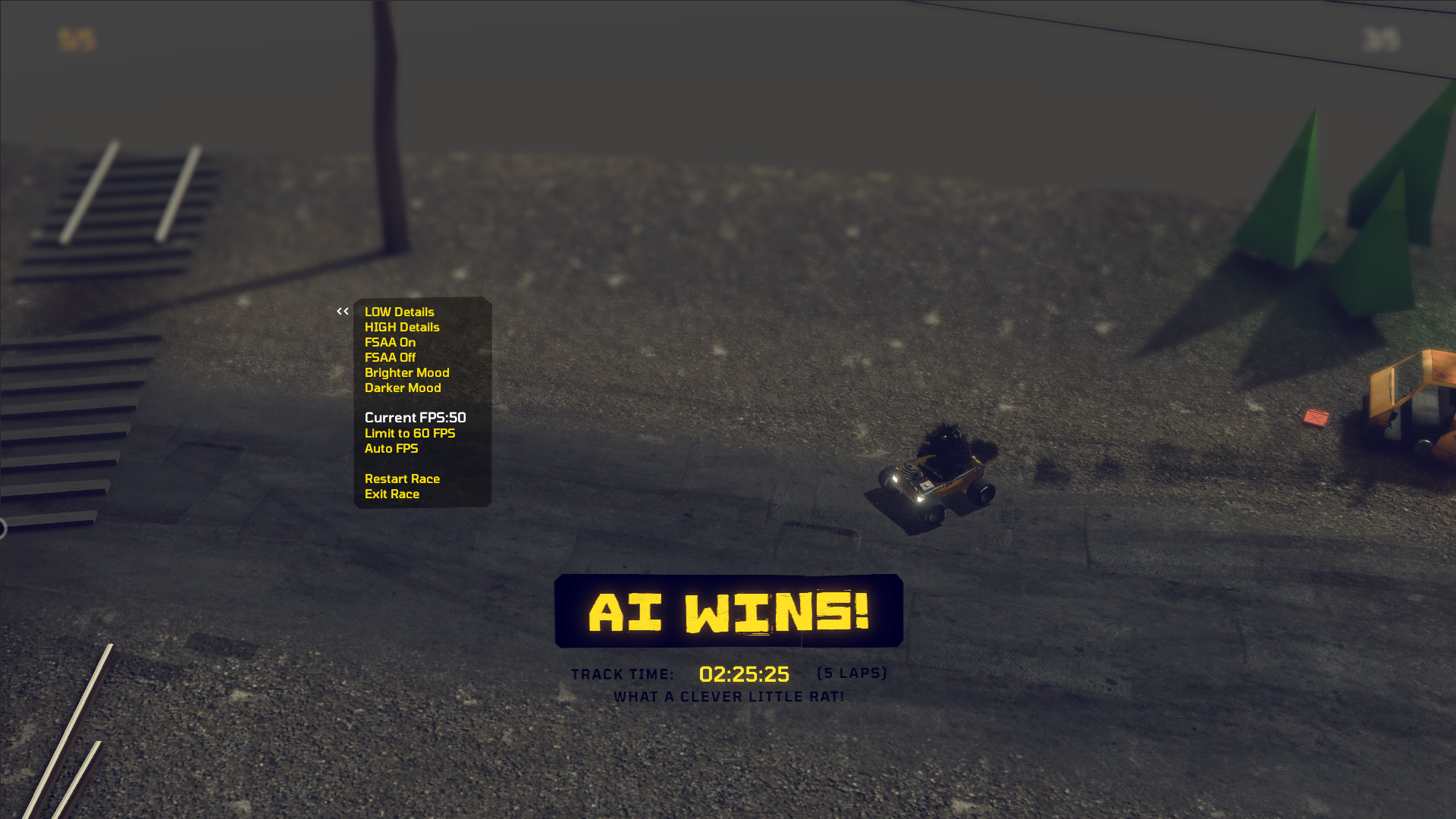The width and height of the screenshot is (1456, 819).
Task: Limit framerate to 60 FPS
Action: tap(409, 433)
